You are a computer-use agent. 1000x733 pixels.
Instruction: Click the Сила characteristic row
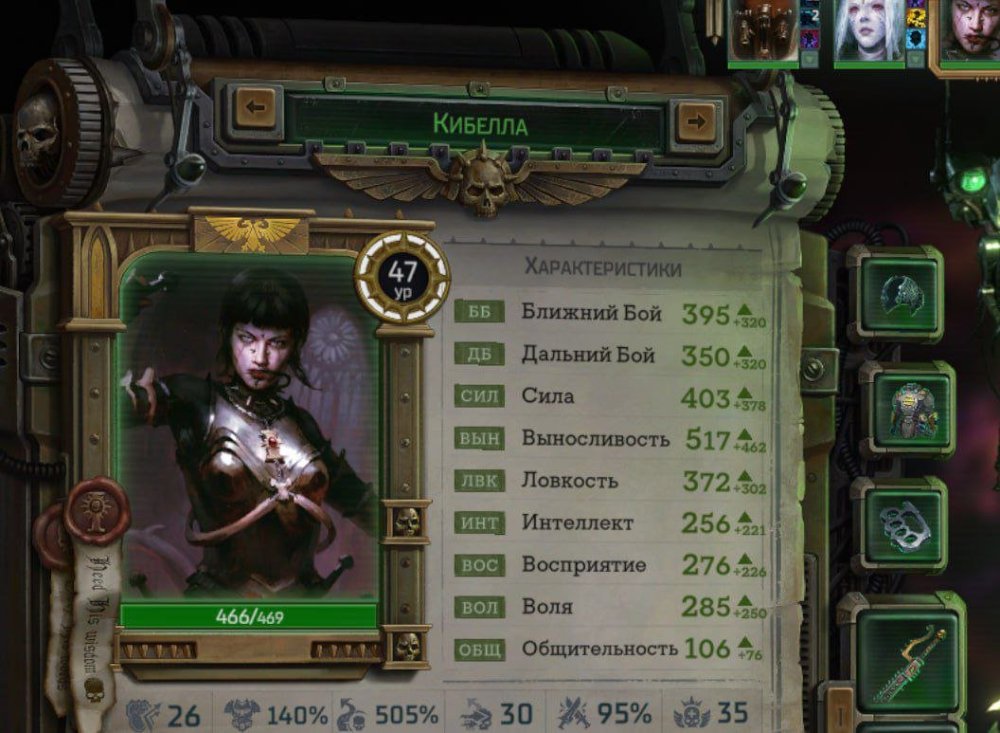(x=610, y=397)
